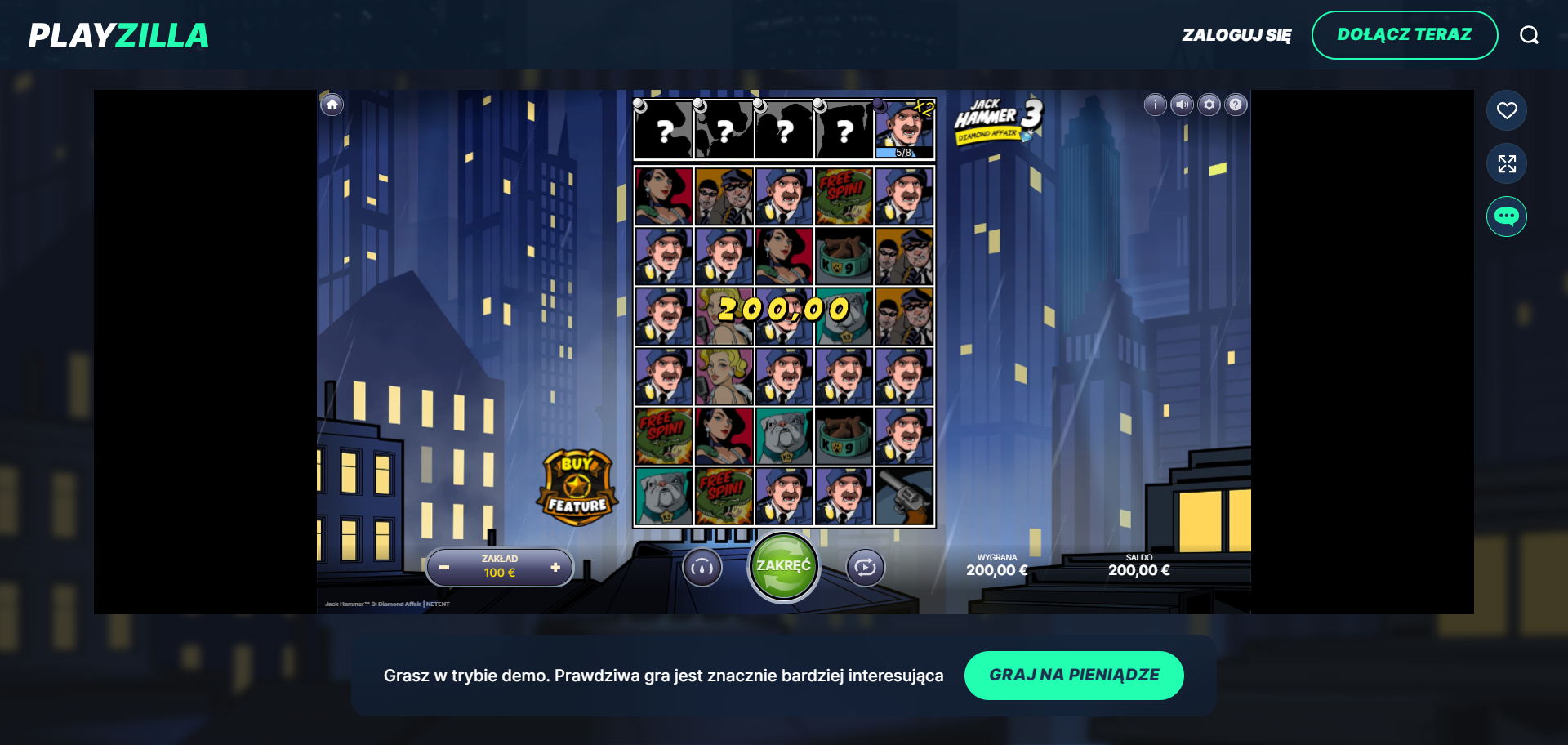The image size is (1568, 745).
Task: Select ZALOGUJ SIĘ in the header
Action: click(x=1236, y=35)
